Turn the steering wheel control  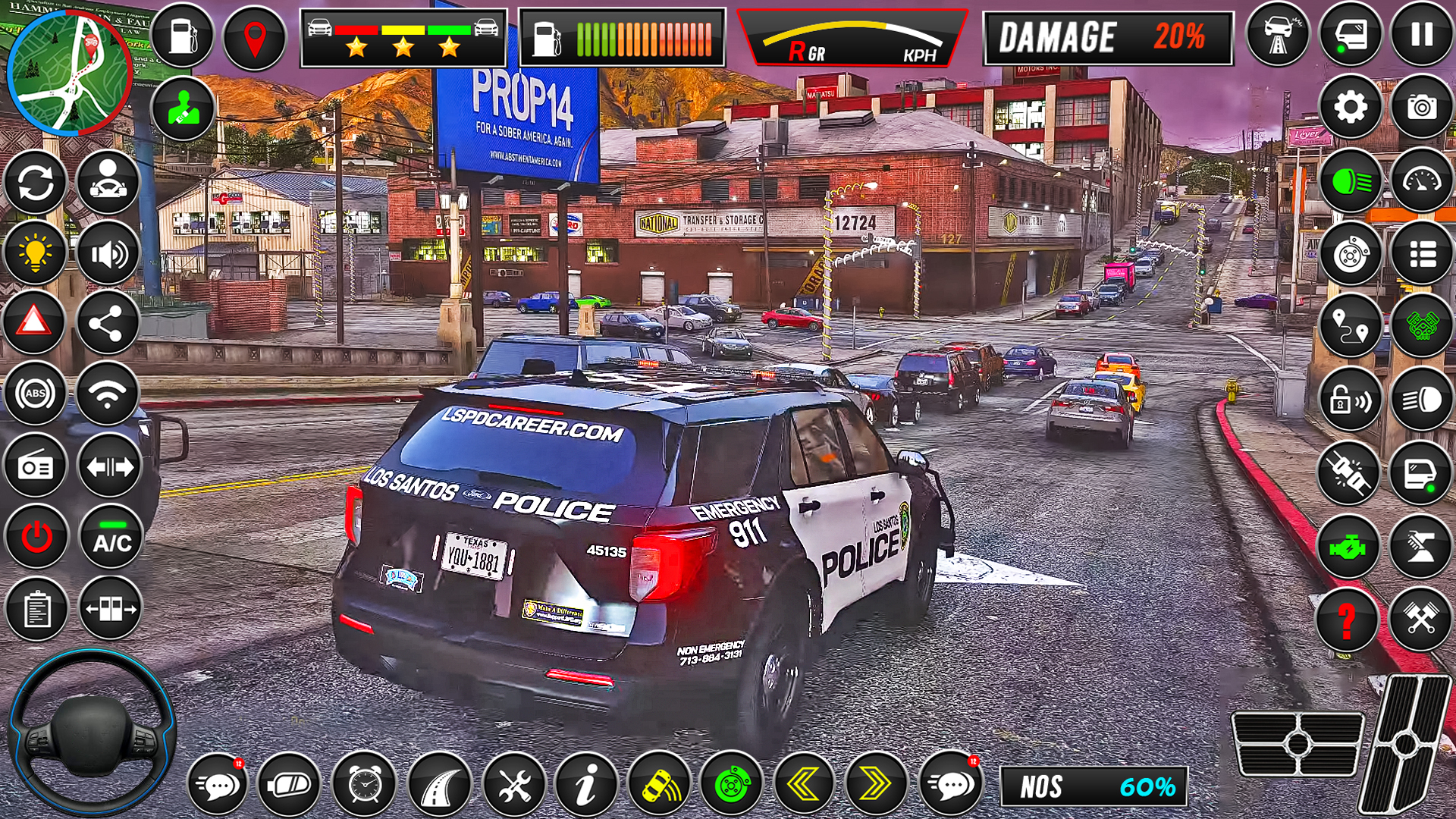(92, 733)
